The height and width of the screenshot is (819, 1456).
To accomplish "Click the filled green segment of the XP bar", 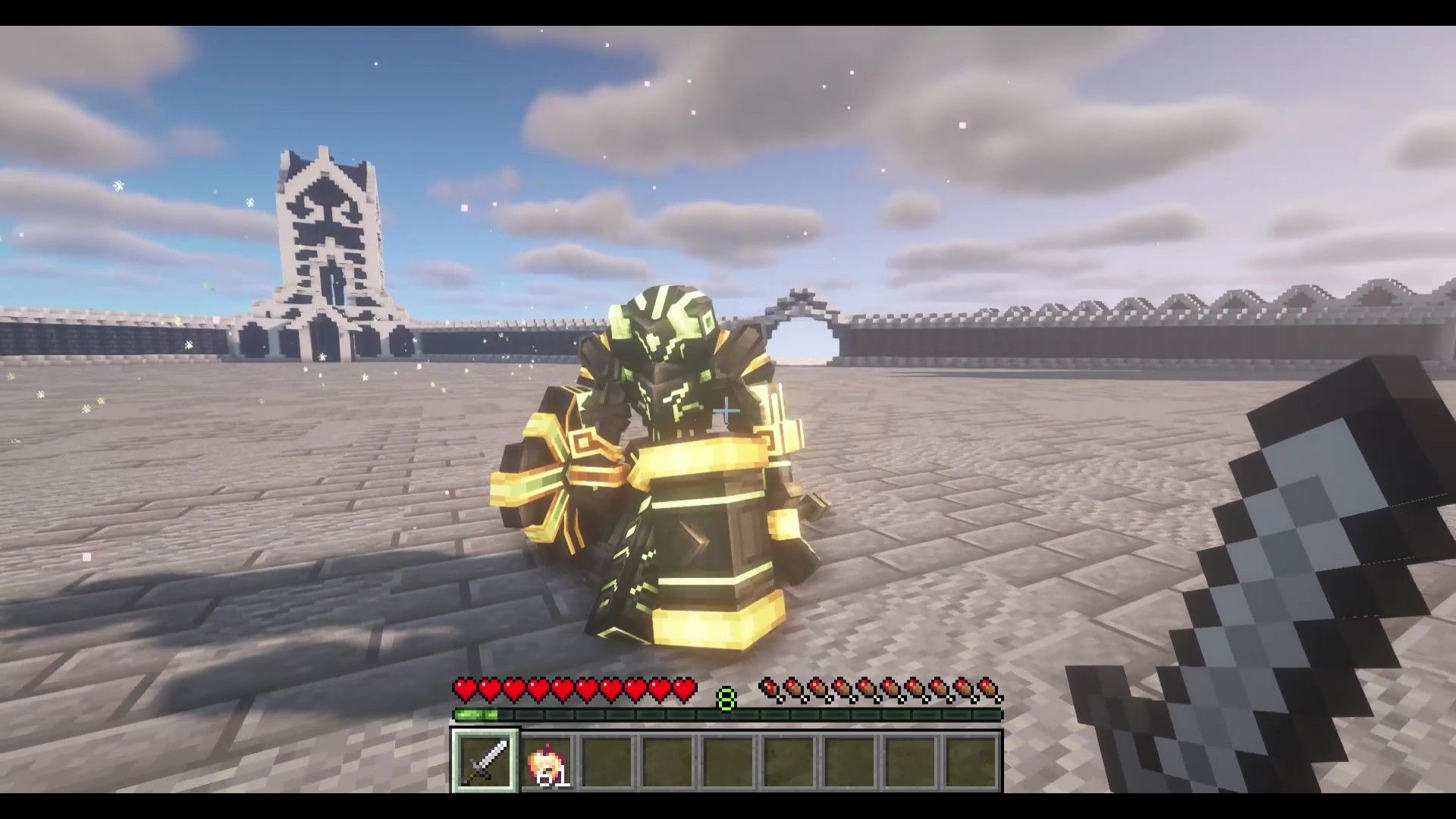I will [477, 714].
